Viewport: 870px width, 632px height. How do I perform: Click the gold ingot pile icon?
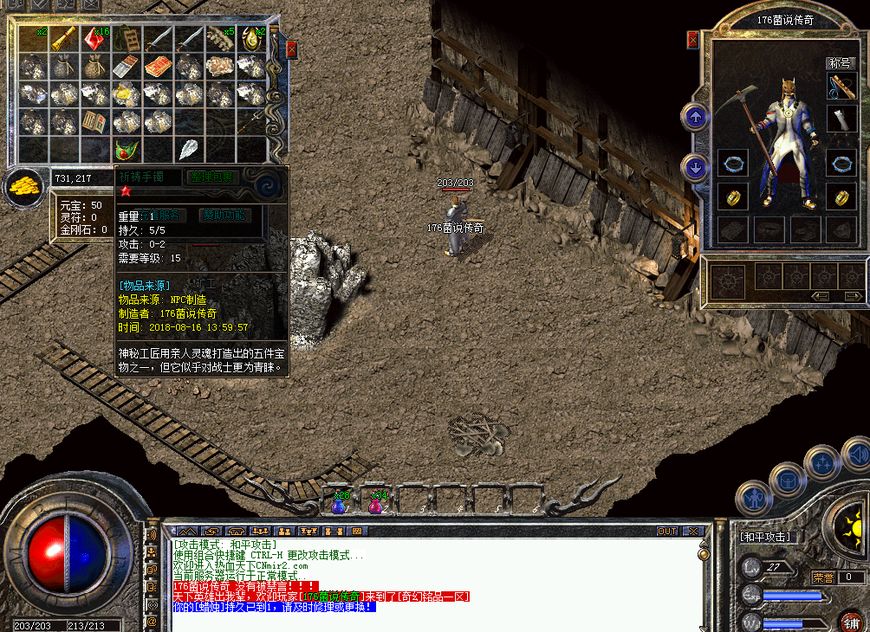pos(22,186)
